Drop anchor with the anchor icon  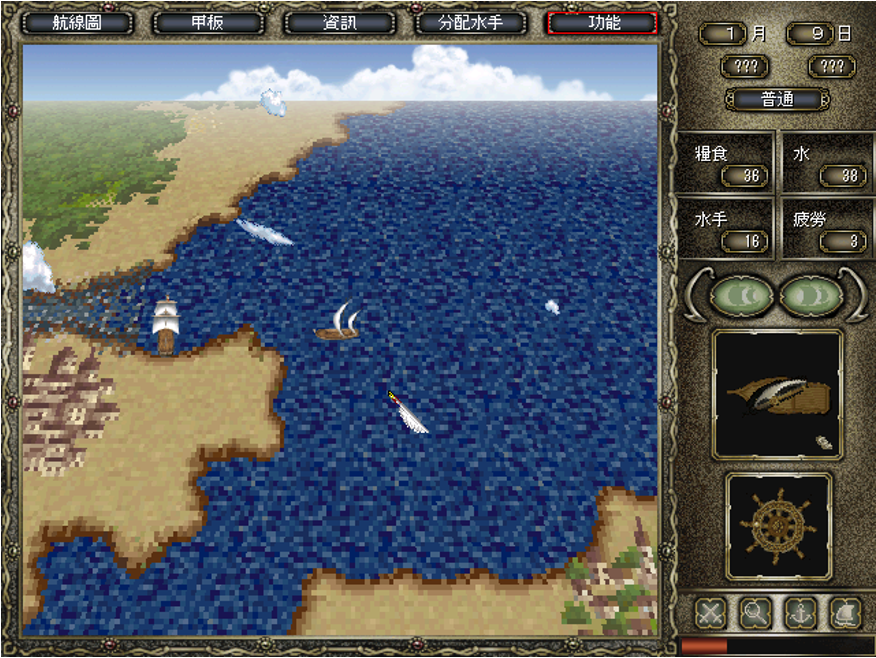coord(800,612)
